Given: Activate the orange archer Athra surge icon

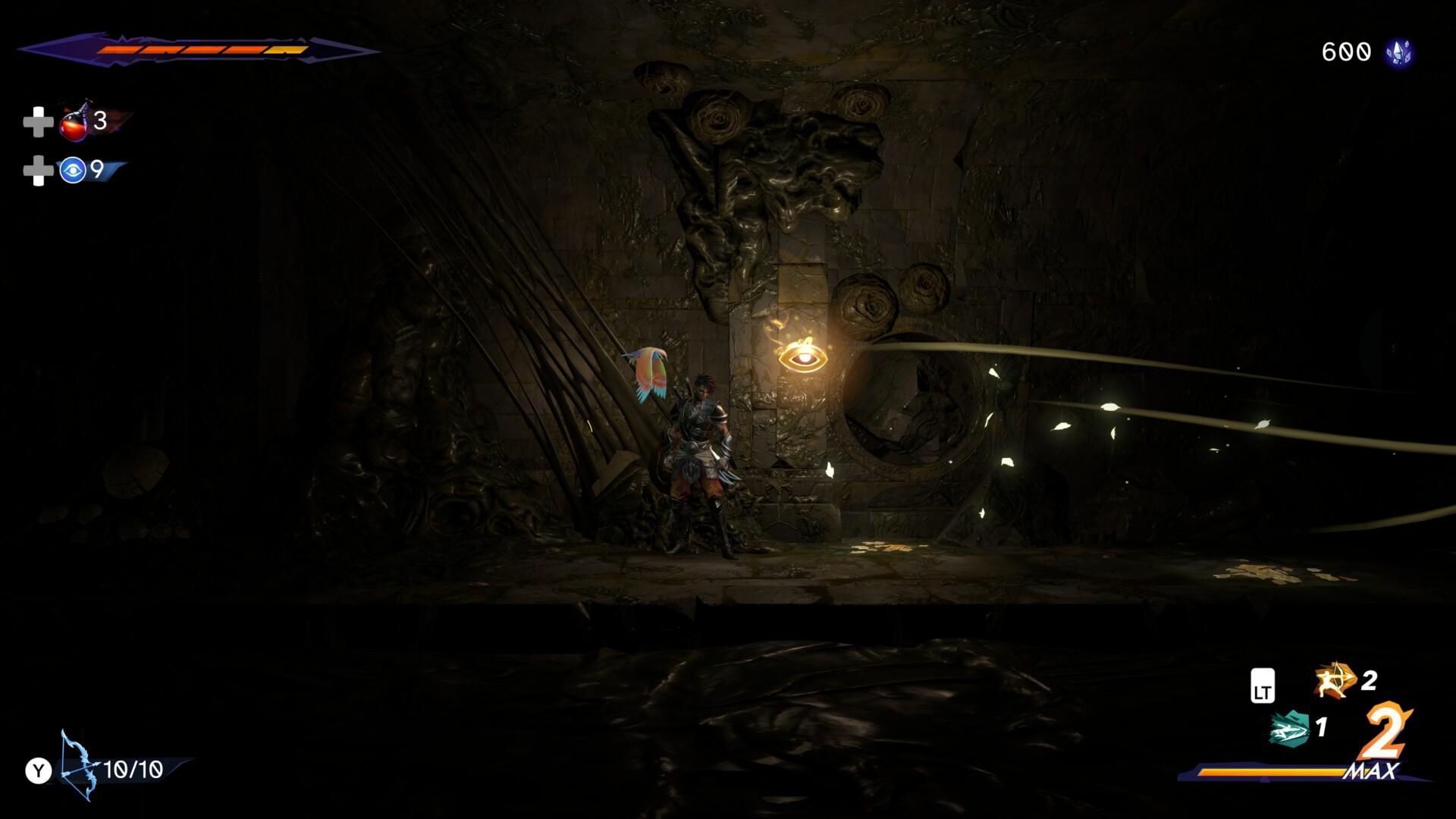Looking at the screenshot, I should pos(1334,680).
